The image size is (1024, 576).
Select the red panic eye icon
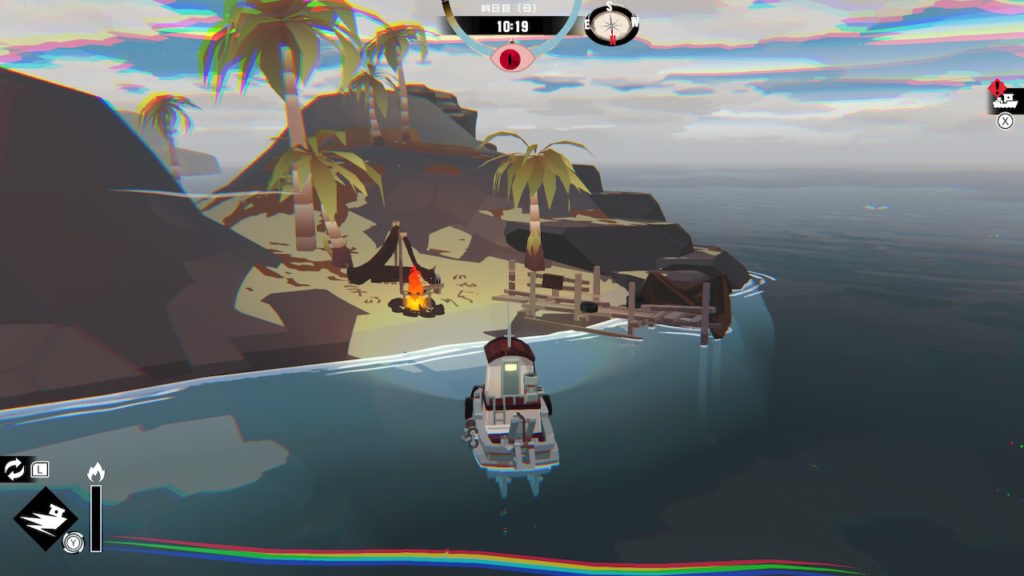(511, 55)
